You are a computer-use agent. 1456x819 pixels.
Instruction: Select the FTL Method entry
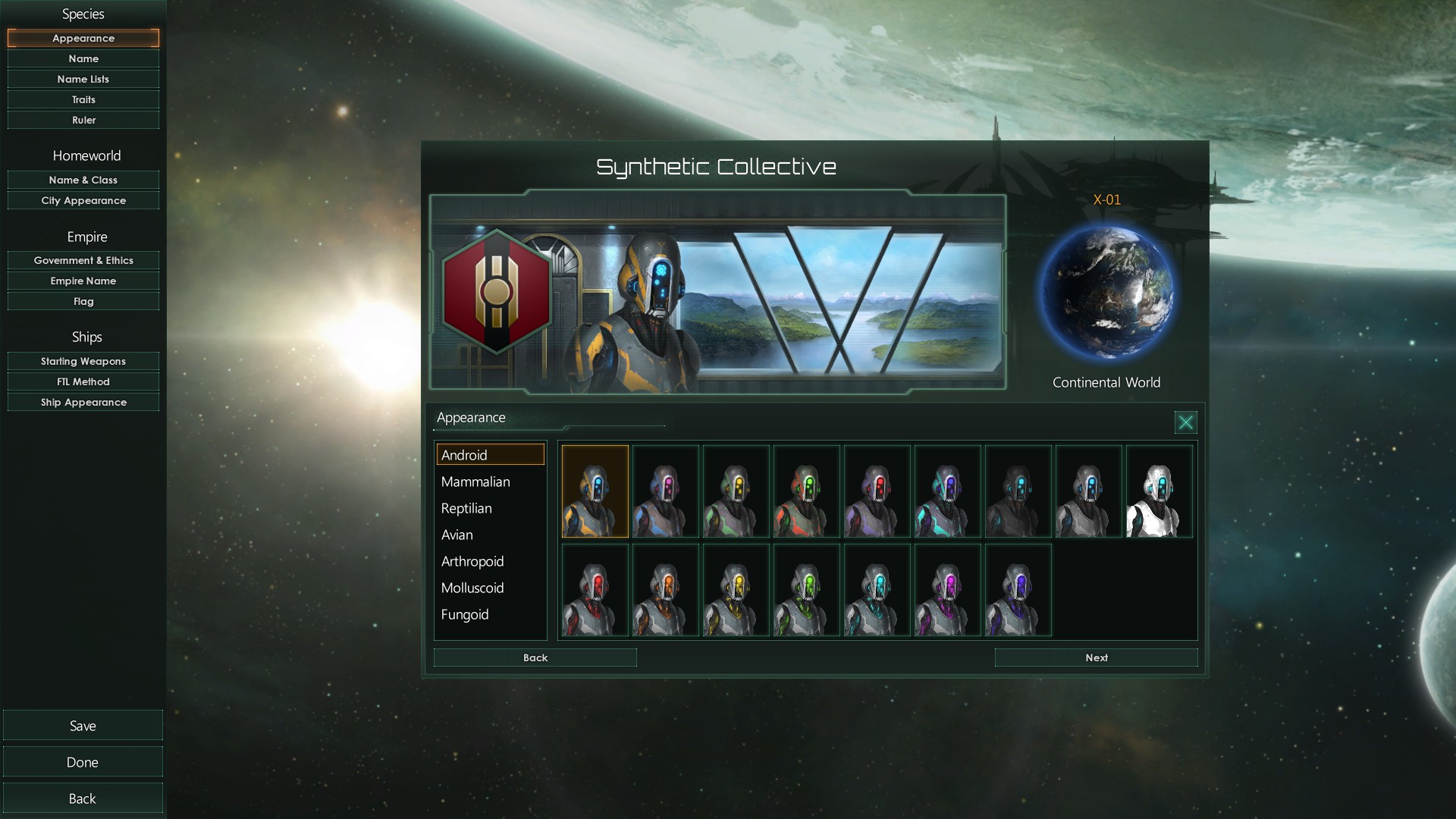pyautogui.click(x=83, y=381)
